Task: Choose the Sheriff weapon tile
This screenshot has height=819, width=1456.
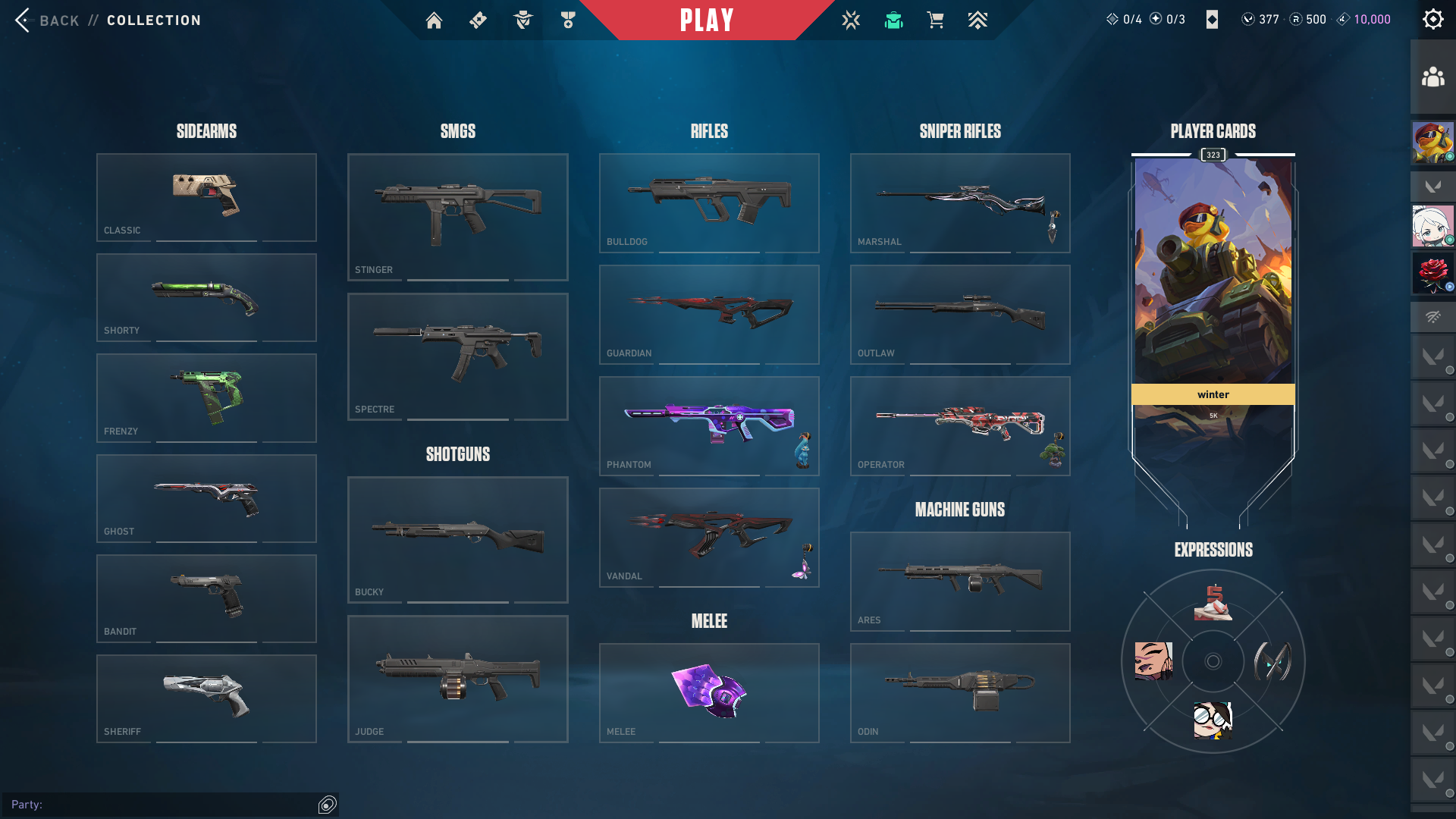Action: coord(206,698)
